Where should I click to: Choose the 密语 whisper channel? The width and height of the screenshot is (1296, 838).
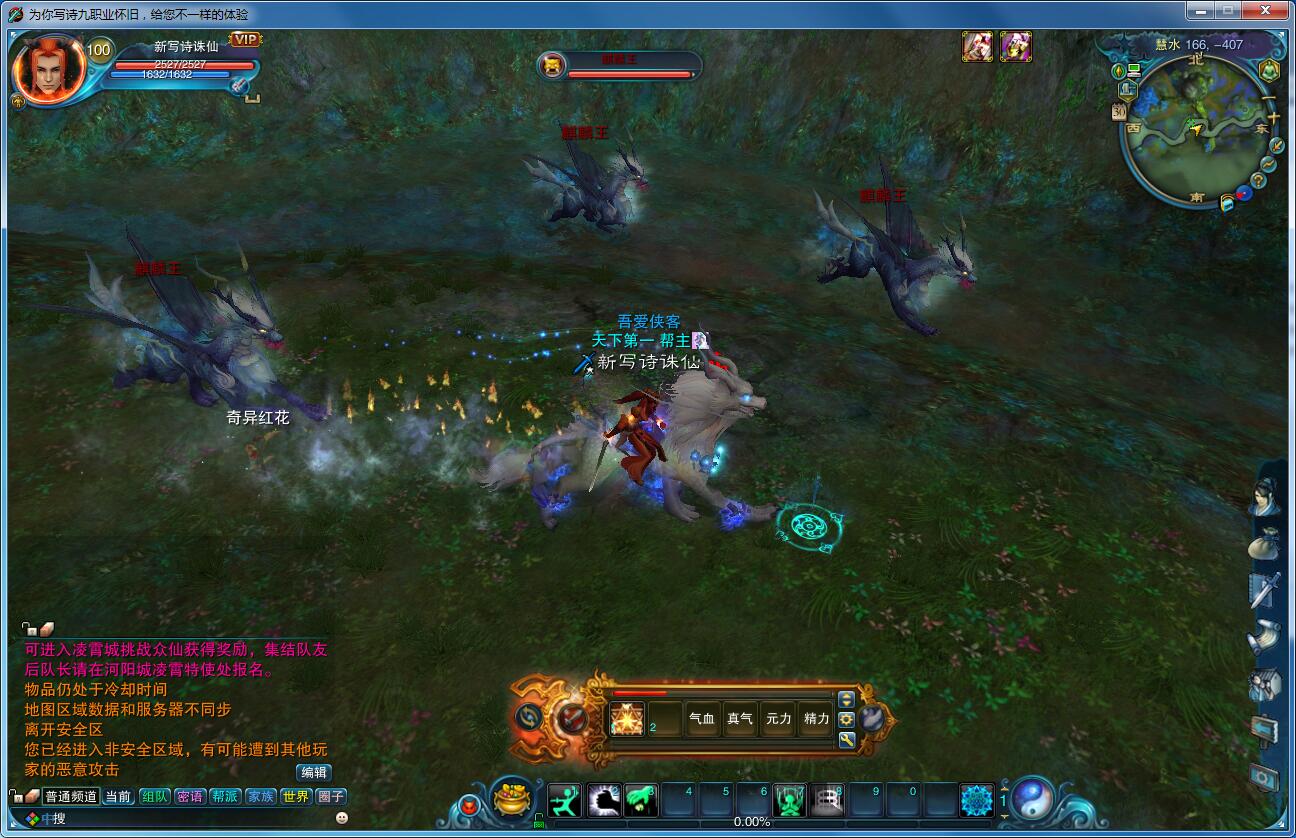pos(189,797)
